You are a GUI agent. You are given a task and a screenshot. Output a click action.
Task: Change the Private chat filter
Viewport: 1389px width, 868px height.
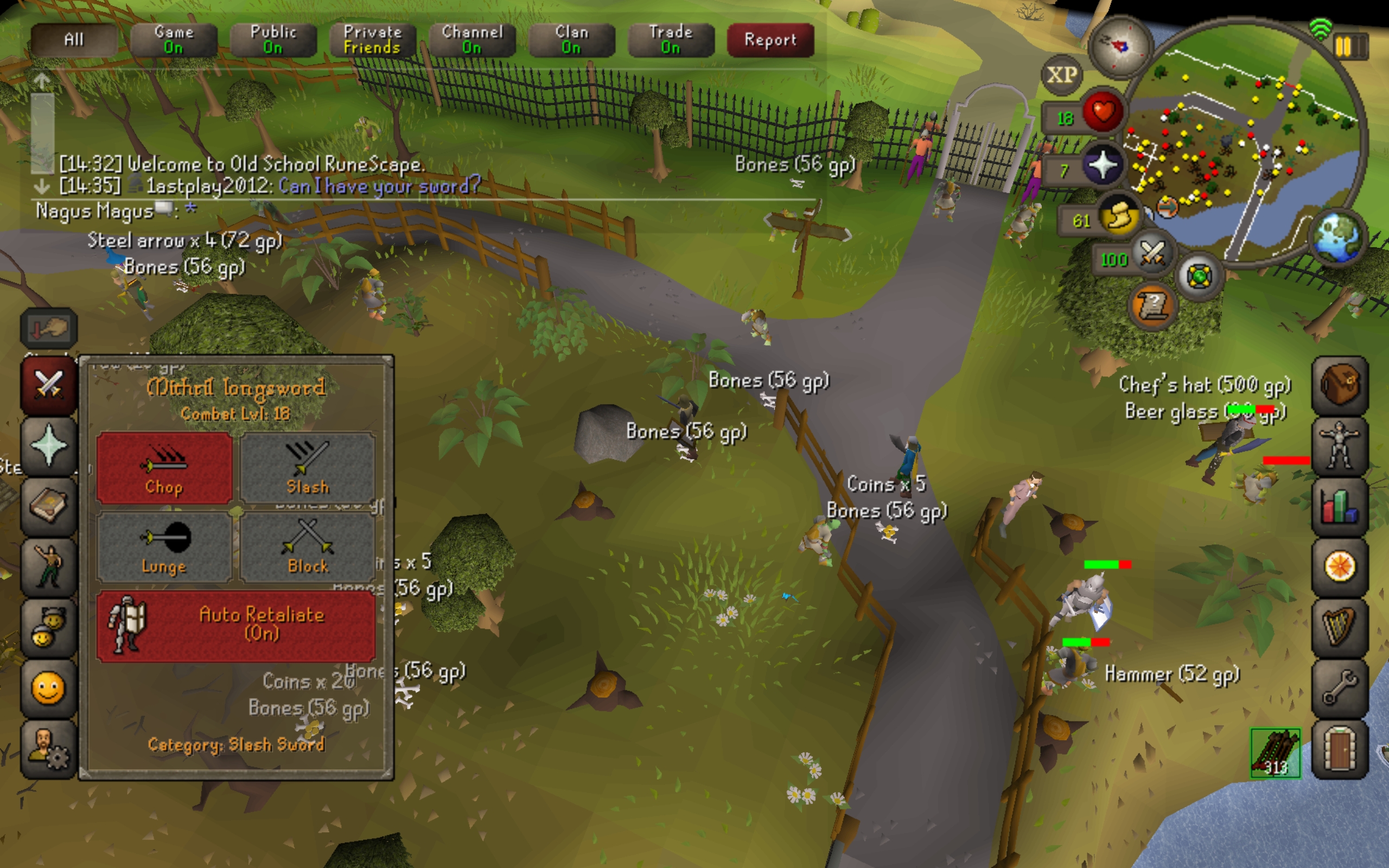373,40
